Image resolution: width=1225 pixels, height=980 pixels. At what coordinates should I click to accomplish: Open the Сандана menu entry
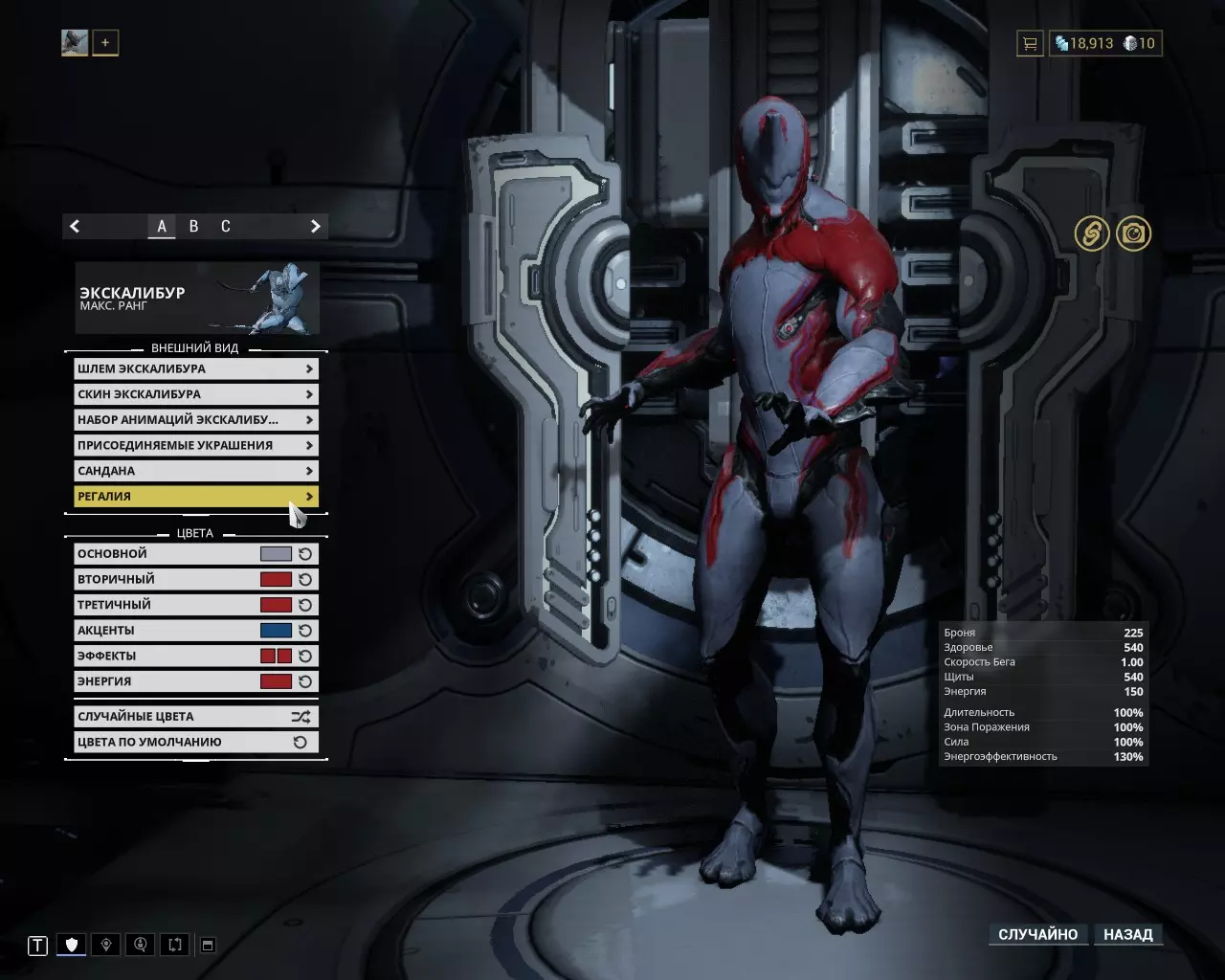point(195,471)
